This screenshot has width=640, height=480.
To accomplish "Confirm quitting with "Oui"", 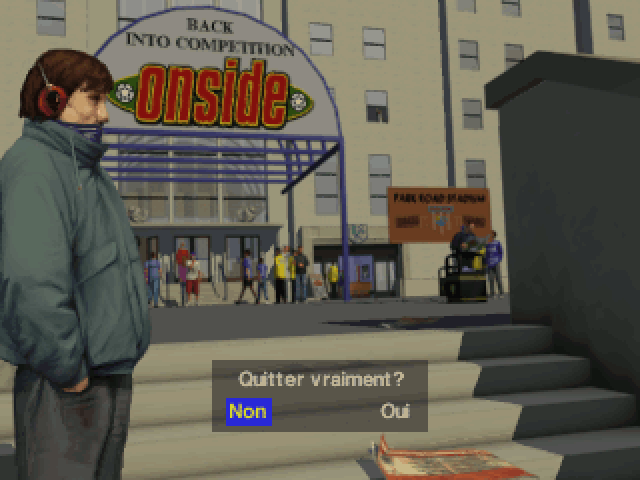I will pos(395,411).
